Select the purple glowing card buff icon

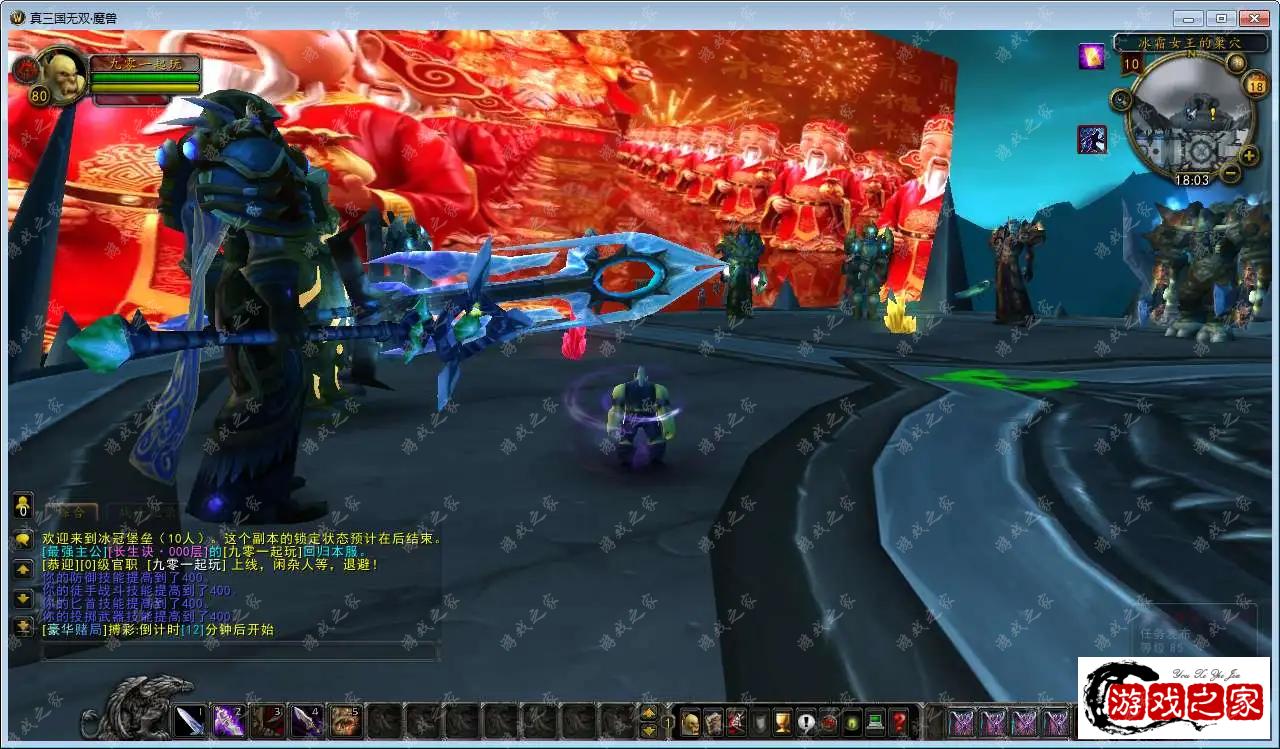pyautogui.click(x=1091, y=56)
